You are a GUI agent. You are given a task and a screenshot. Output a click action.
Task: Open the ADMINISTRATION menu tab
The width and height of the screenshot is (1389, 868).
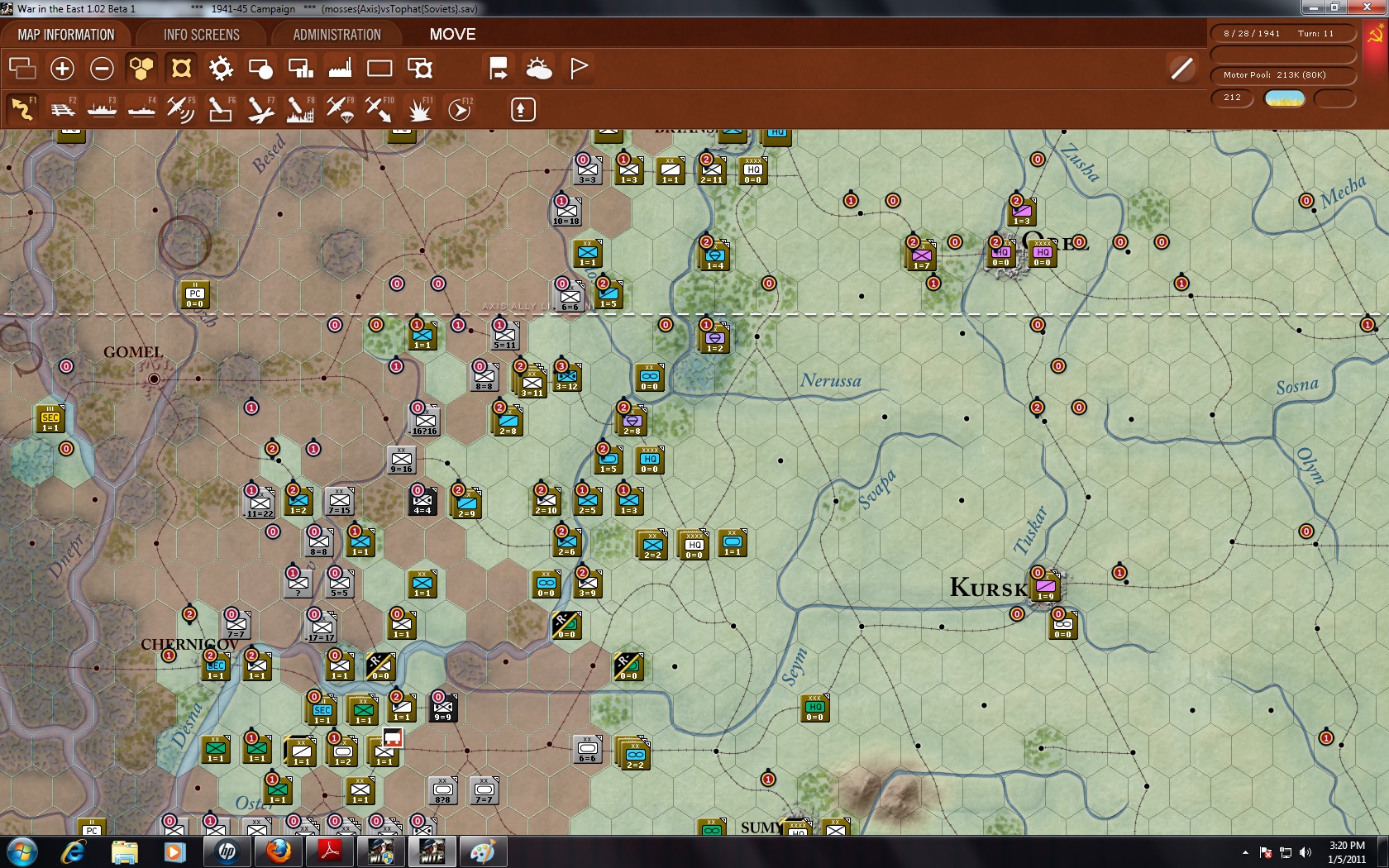334,34
